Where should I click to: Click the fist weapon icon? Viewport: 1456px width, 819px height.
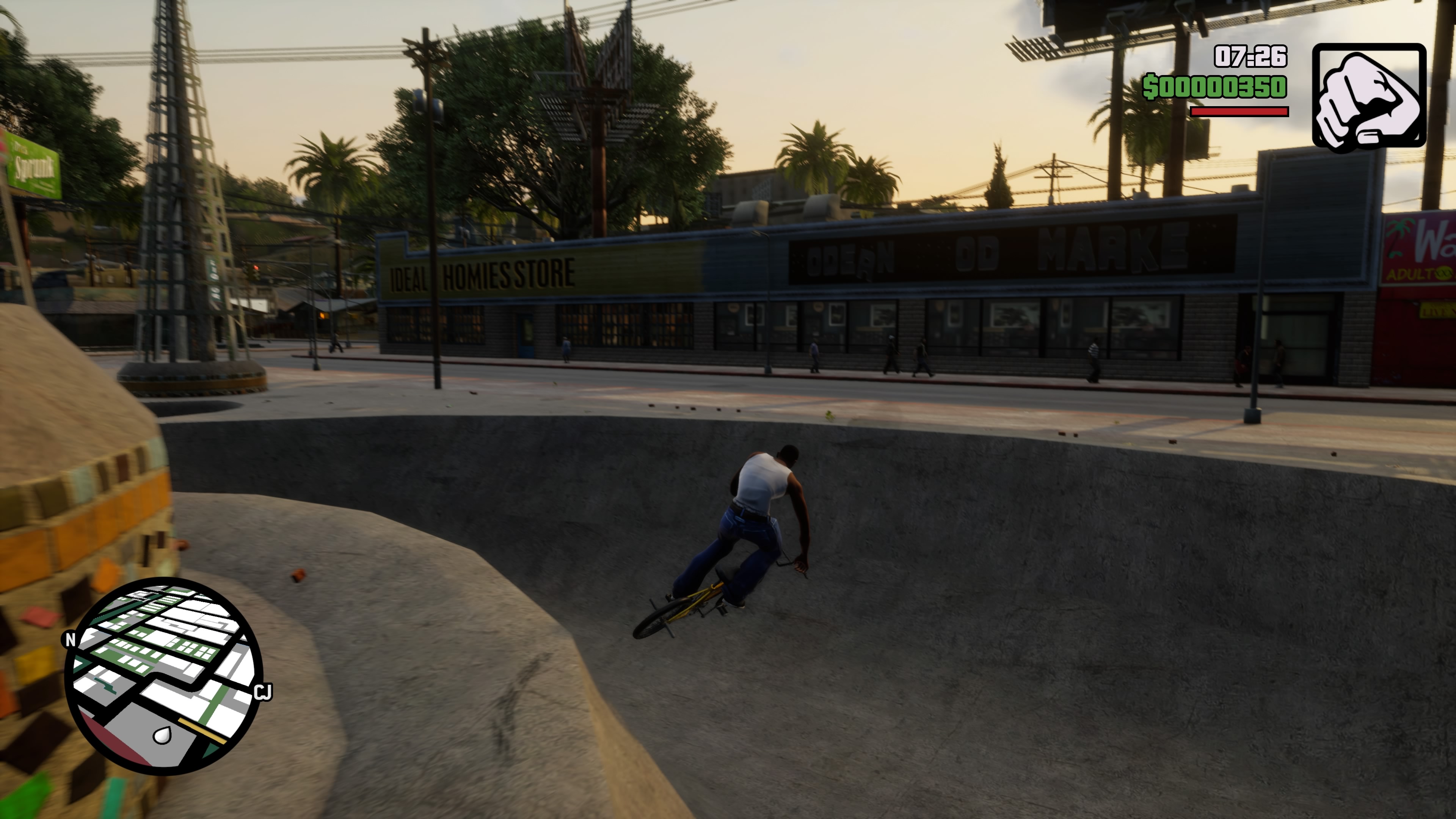pyautogui.click(x=1368, y=96)
